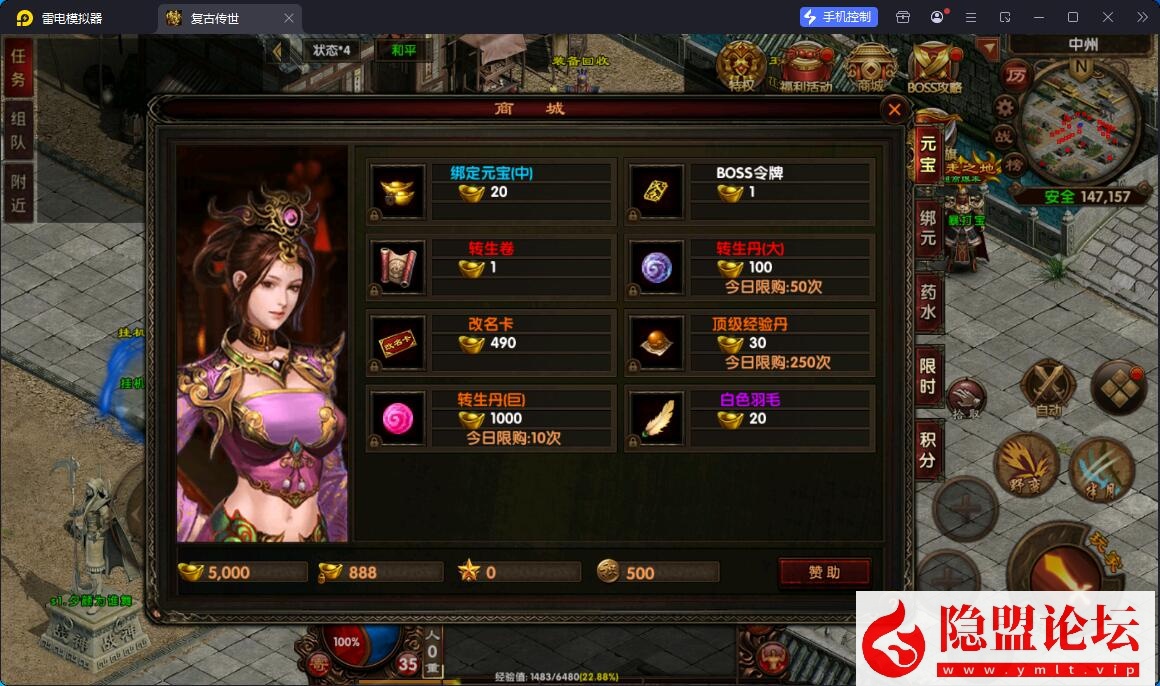The height and width of the screenshot is (686, 1160).
Task: Choose the 顶级经验丹 experience pill
Action: coord(655,342)
